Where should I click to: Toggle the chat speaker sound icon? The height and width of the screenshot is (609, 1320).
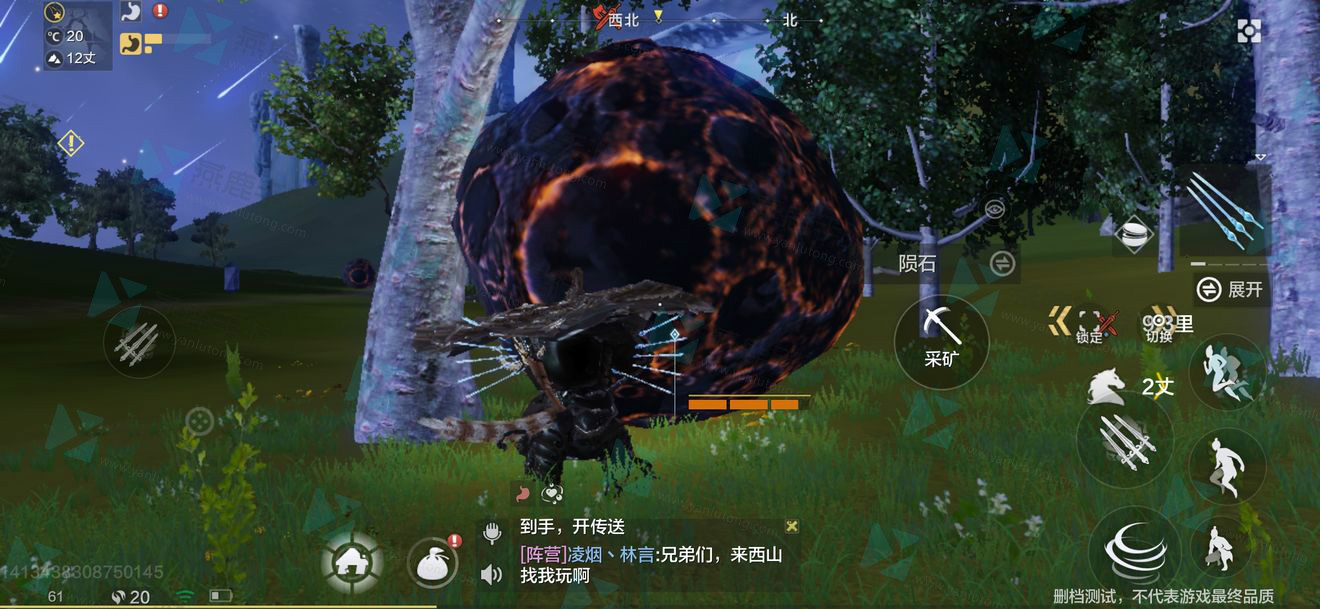tap(491, 575)
